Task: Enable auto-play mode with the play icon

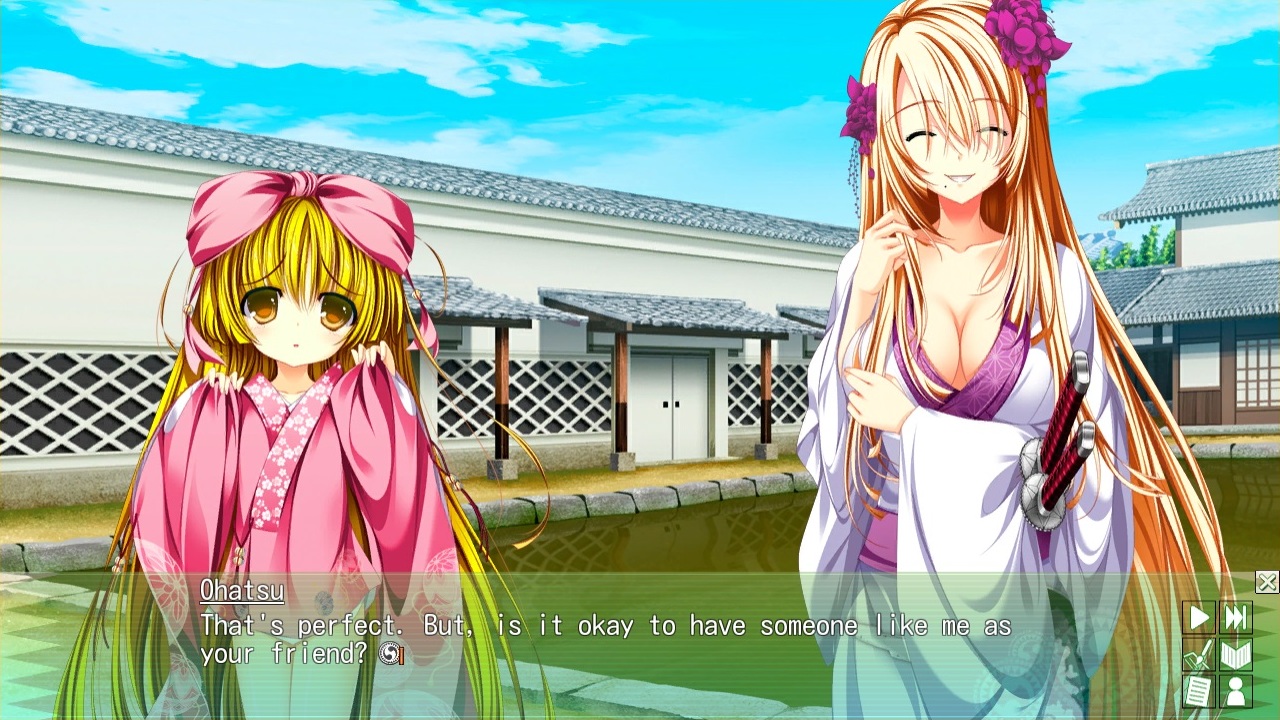Action: point(1198,617)
